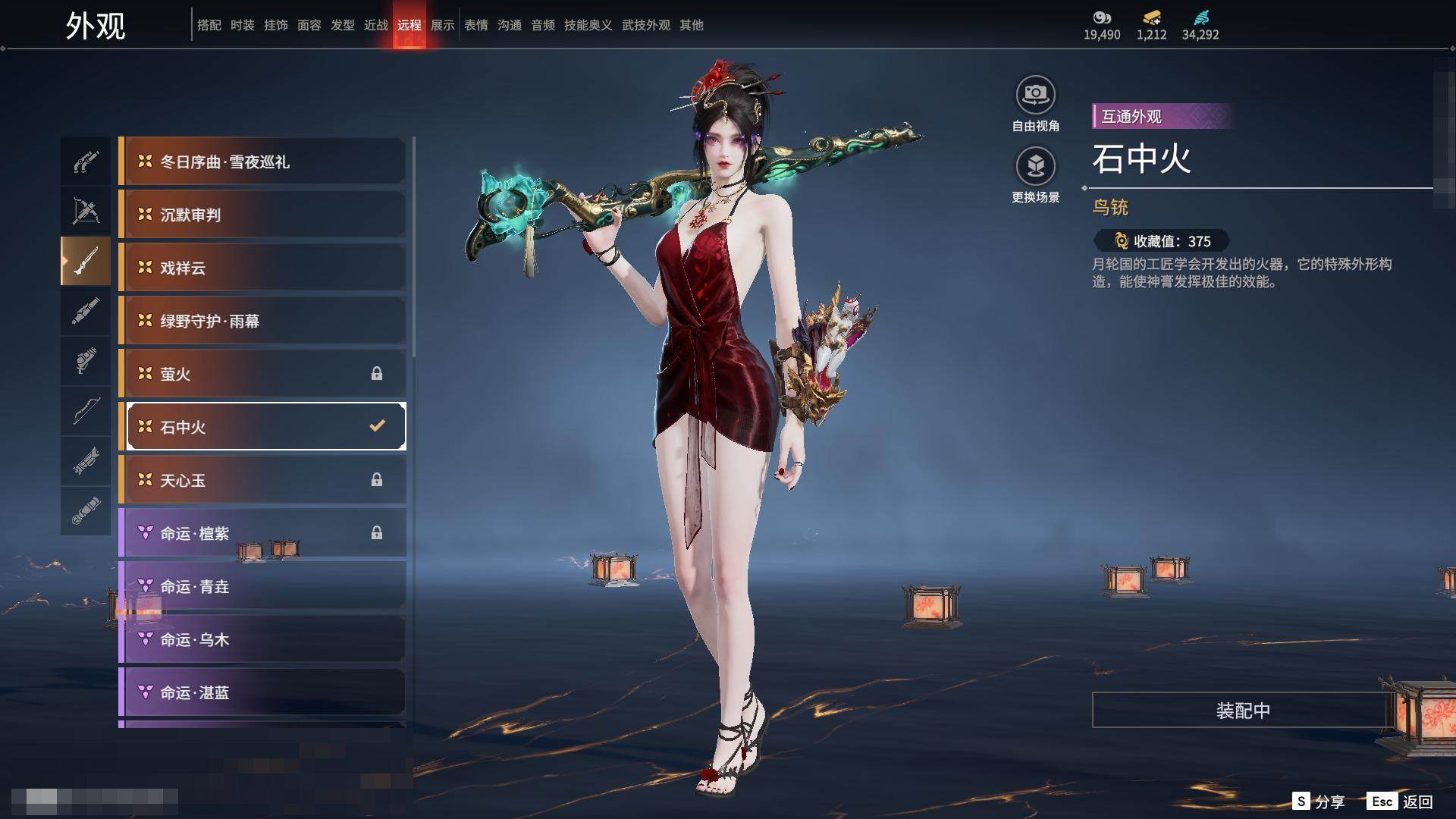Click the 装配中 equip button

[1242, 710]
